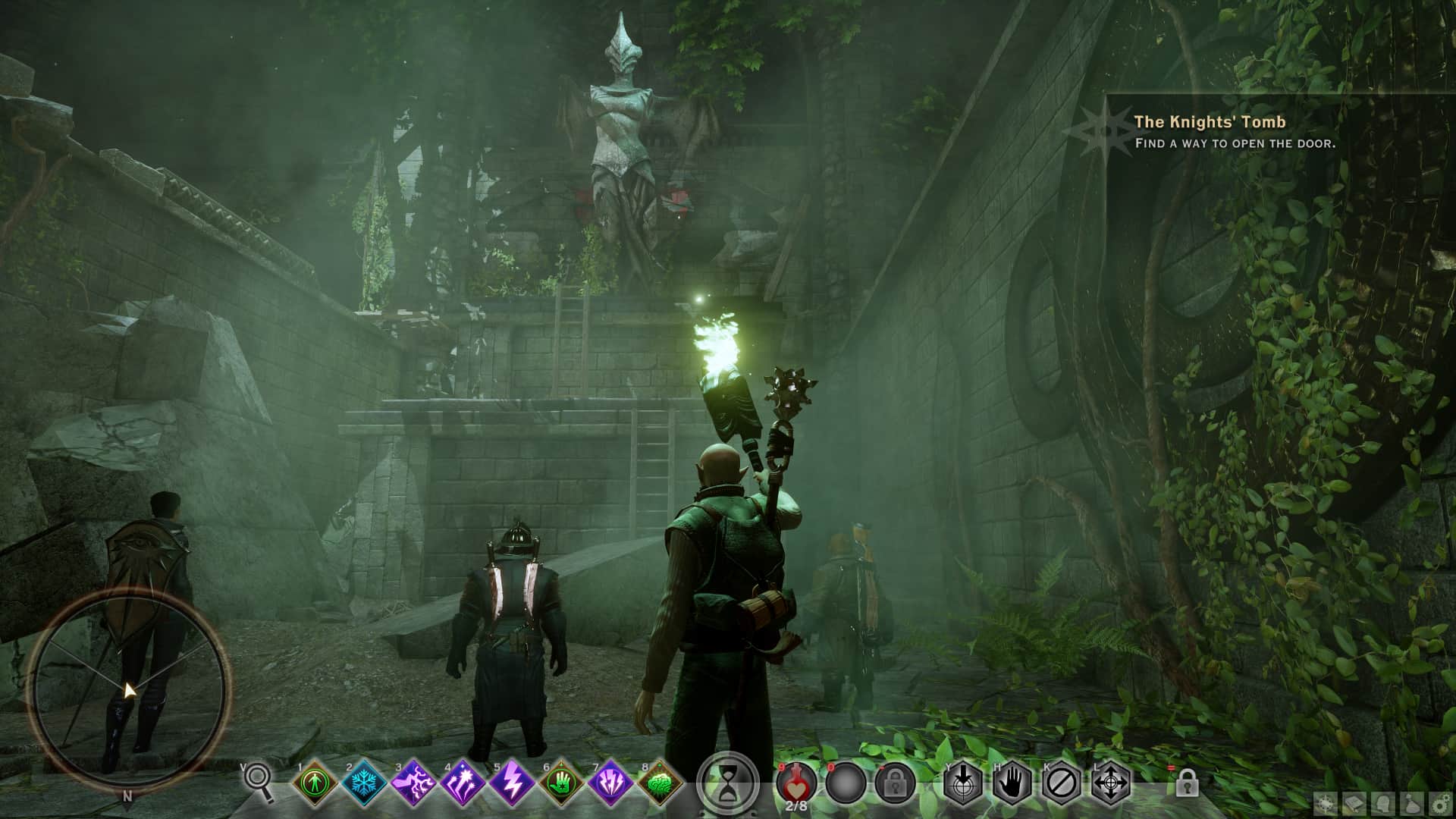Open the journal book icon
The width and height of the screenshot is (1456, 819).
(1356, 804)
